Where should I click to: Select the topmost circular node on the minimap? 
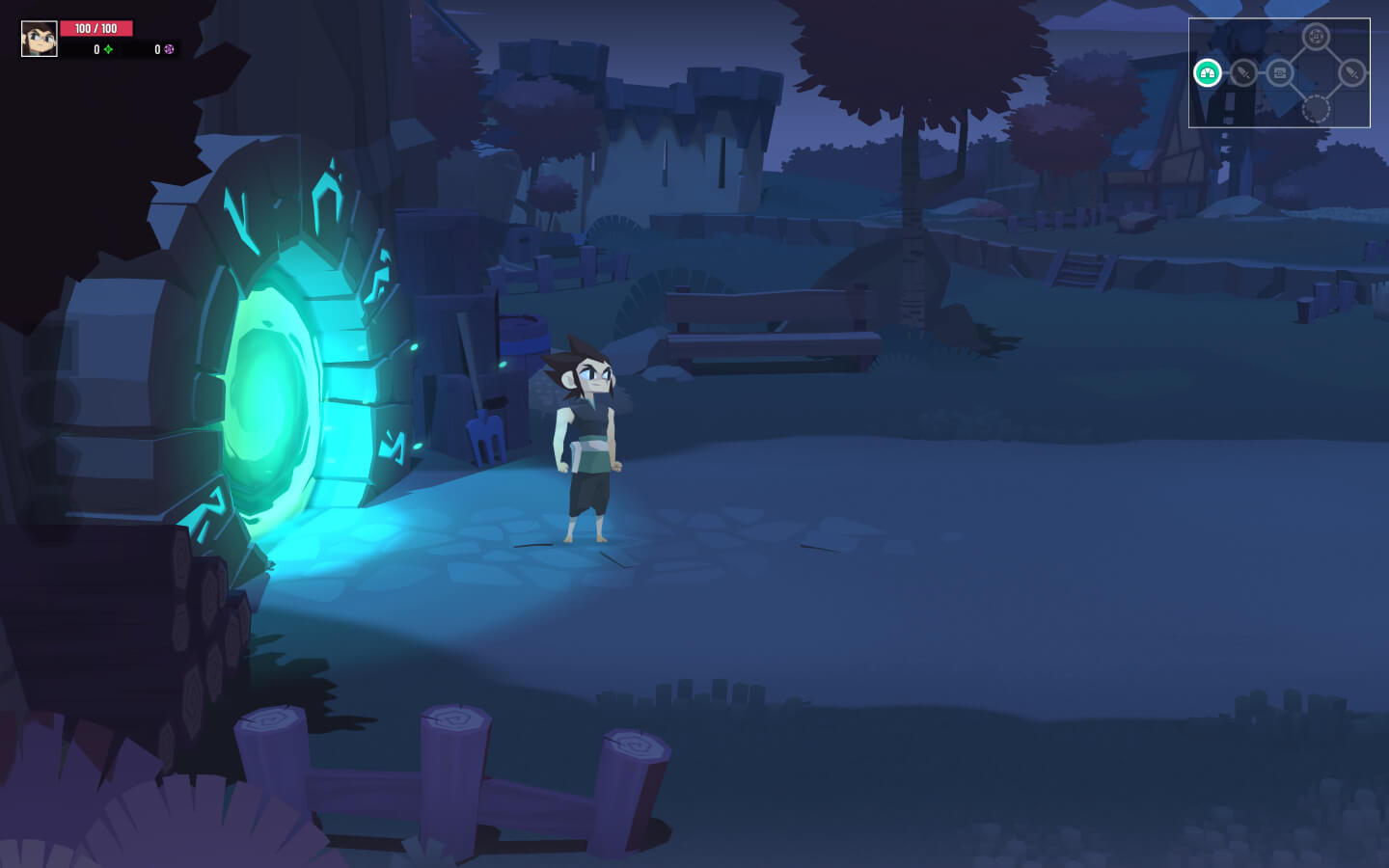click(x=1316, y=37)
